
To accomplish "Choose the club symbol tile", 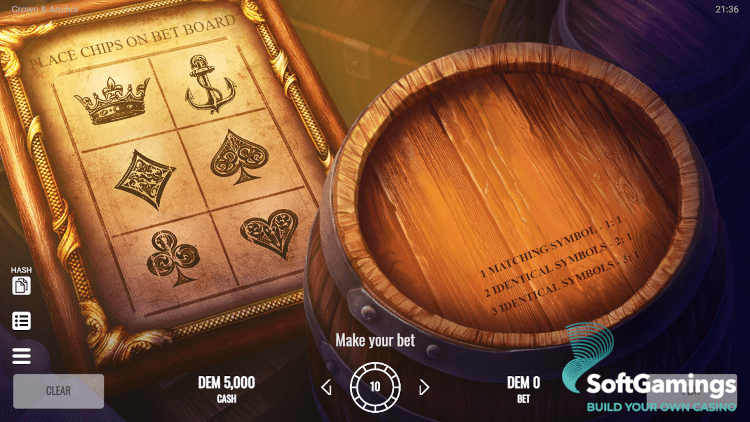I will 168,257.
